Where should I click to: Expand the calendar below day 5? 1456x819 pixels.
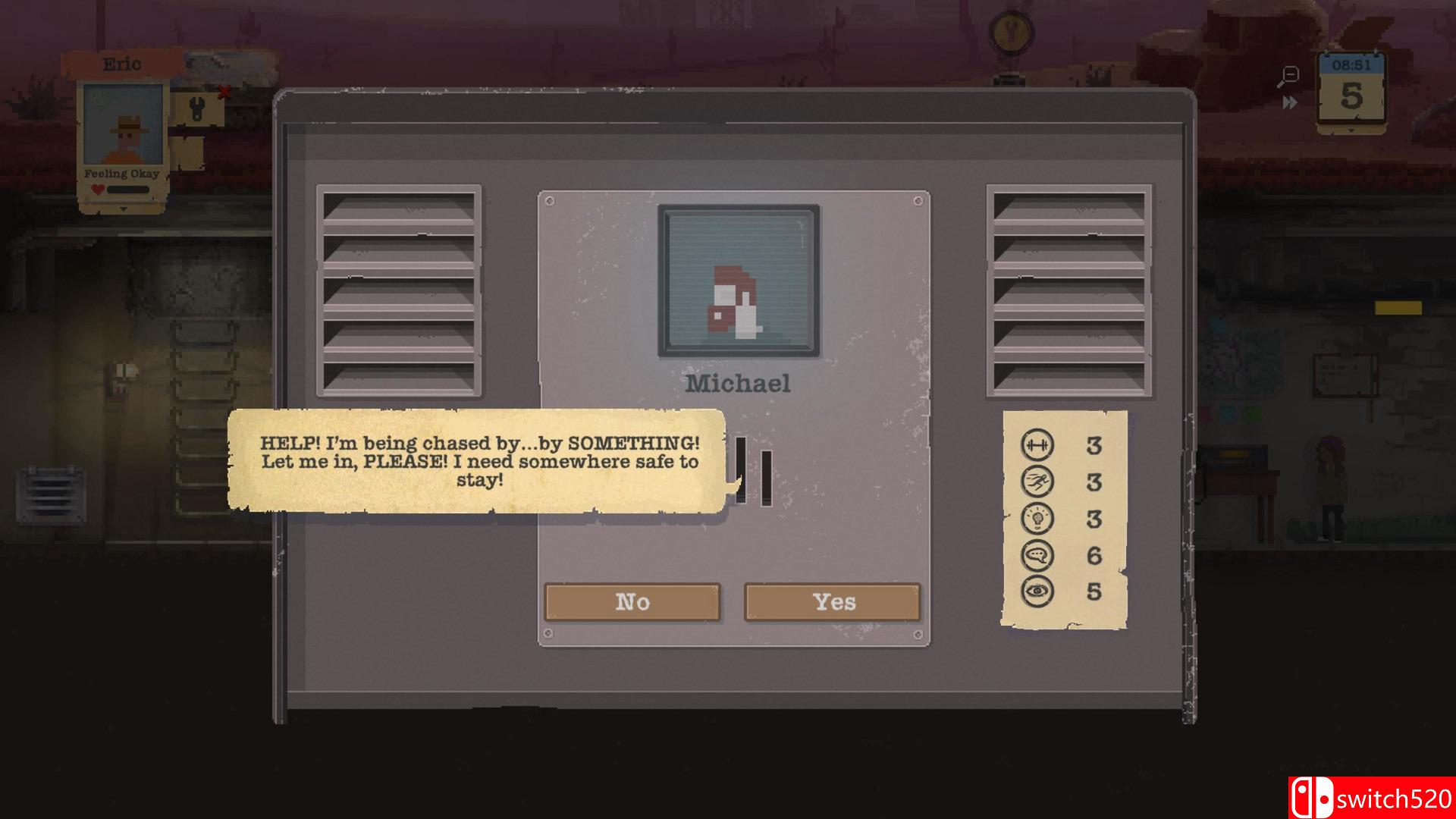point(1351,130)
